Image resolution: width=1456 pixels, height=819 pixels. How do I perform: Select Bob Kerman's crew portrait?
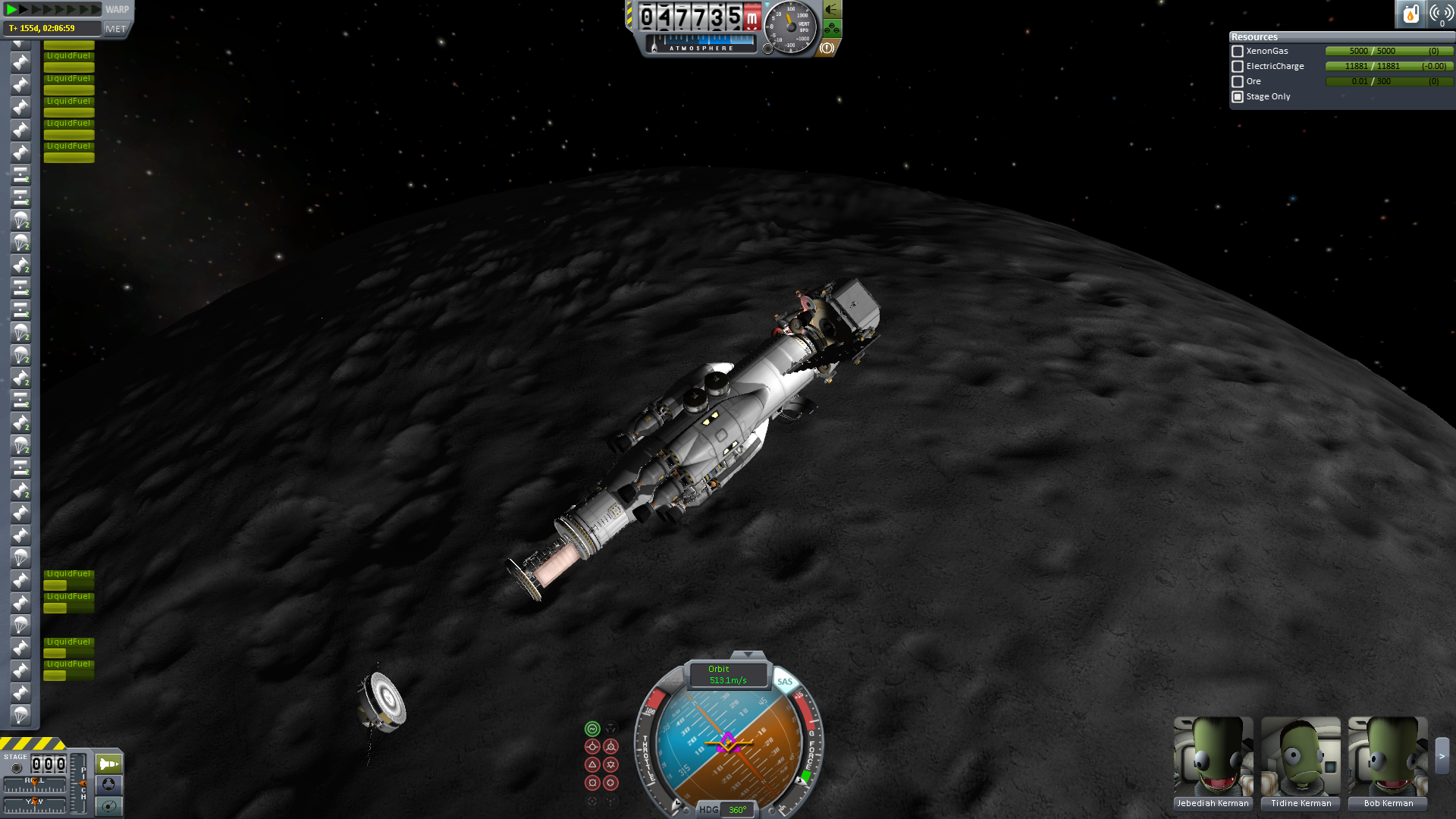tap(1388, 756)
